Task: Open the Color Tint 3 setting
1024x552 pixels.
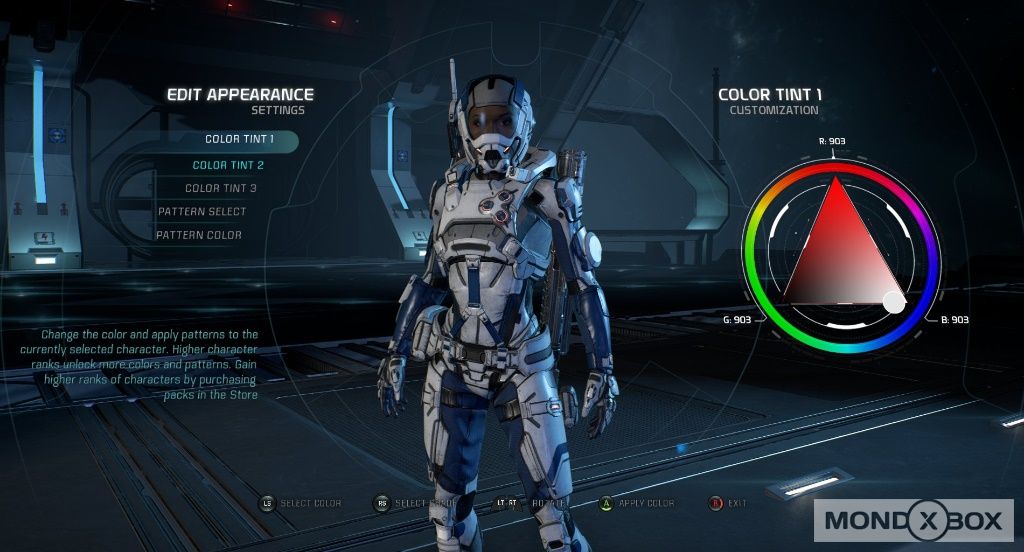Action: (221, 188)
